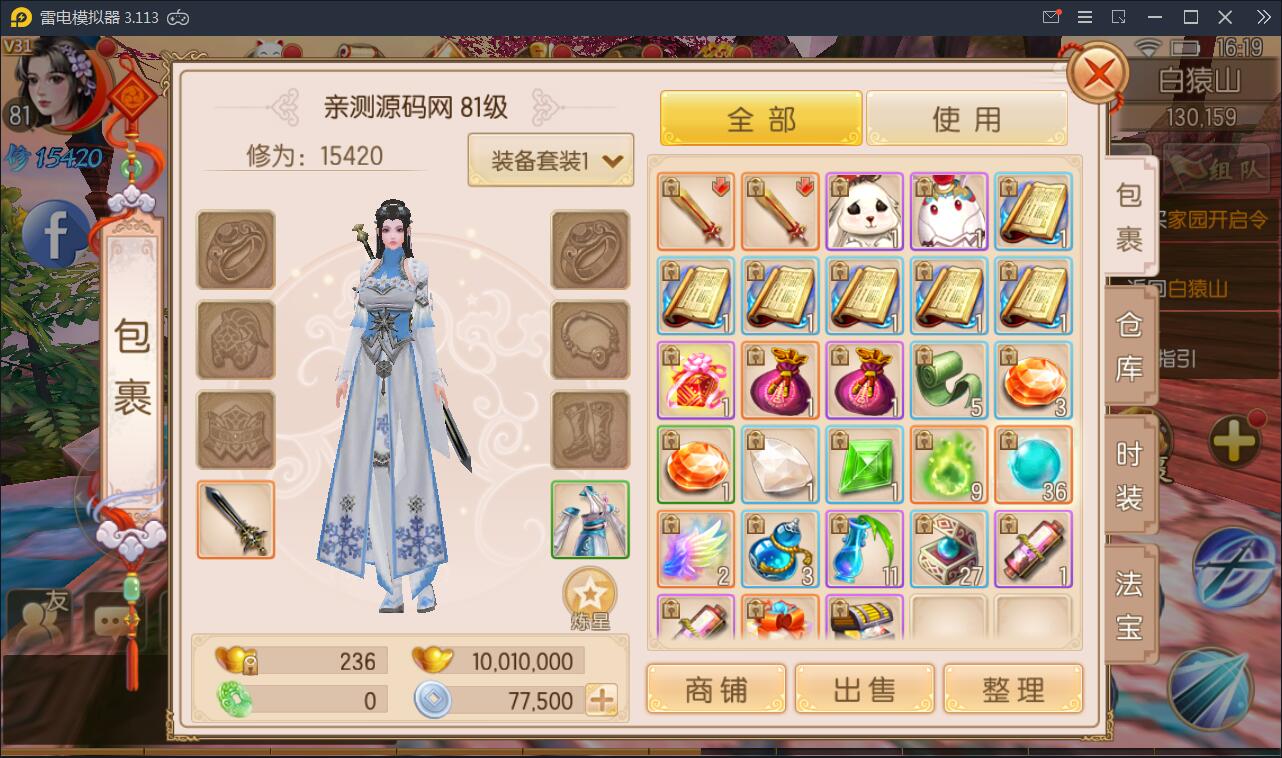Click the red-dot plus icon on the right
Image resolution: width=1282 pixels, height=758 pixels.
[1234, 436]
